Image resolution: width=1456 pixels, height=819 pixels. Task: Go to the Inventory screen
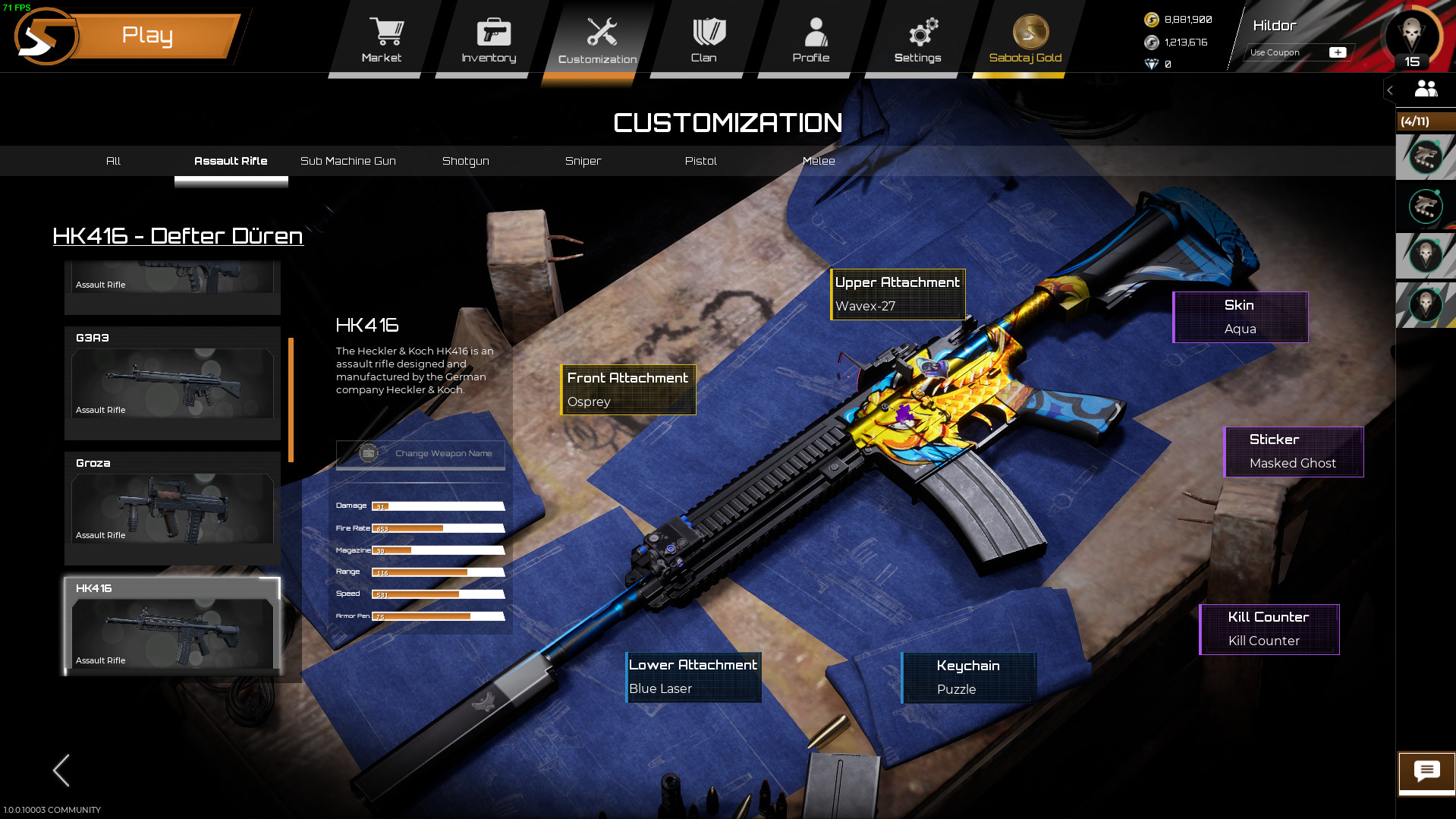(489, 40)
